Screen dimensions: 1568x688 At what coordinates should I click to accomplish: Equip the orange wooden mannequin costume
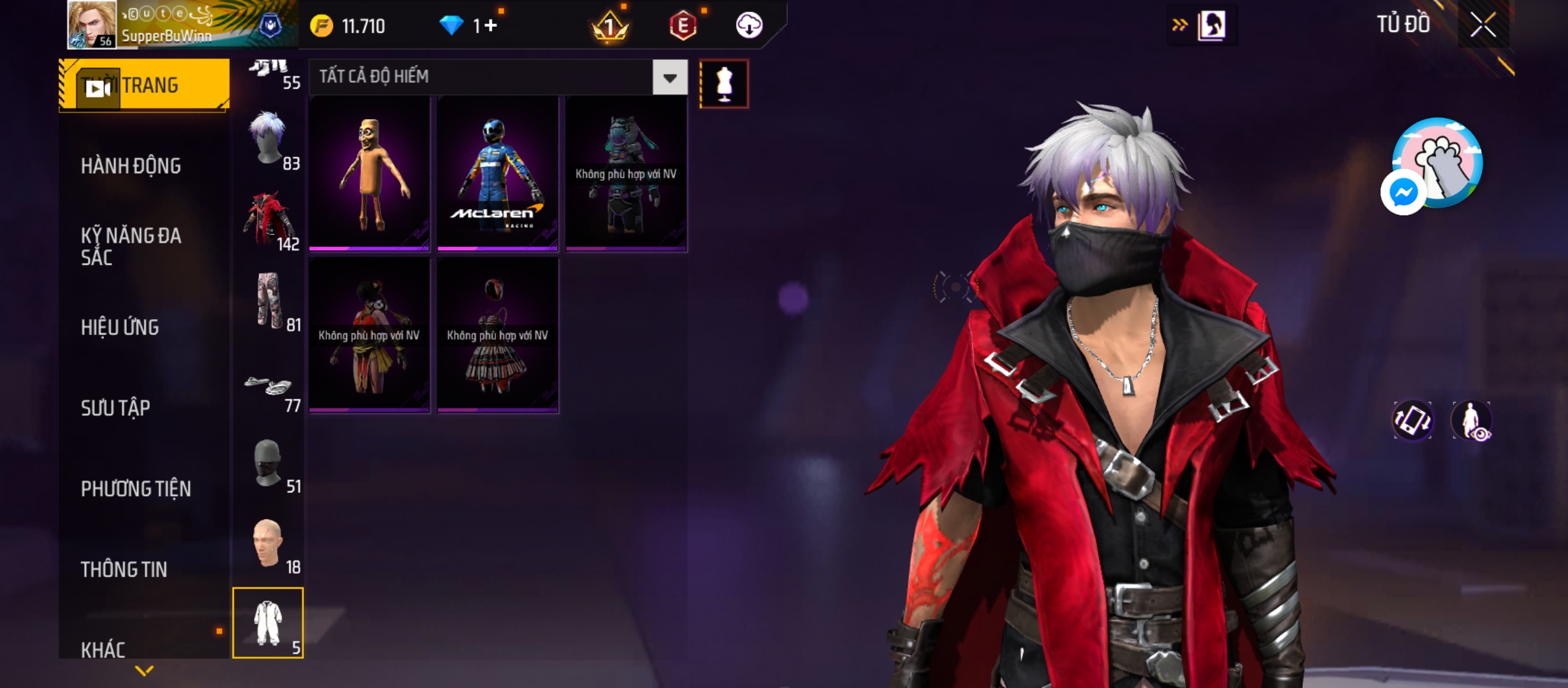pos(369,173)
